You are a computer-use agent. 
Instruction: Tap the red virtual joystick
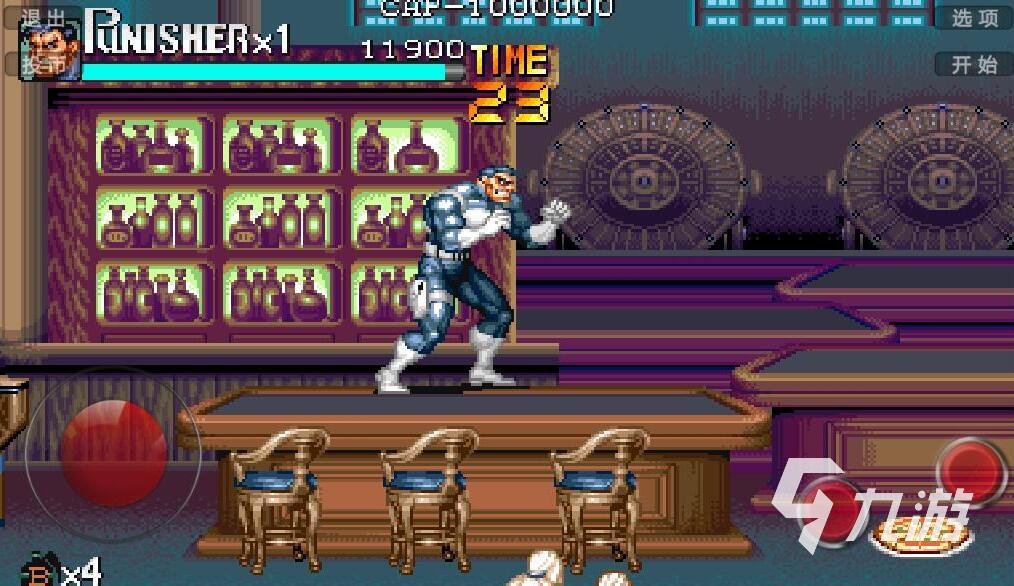113,449
